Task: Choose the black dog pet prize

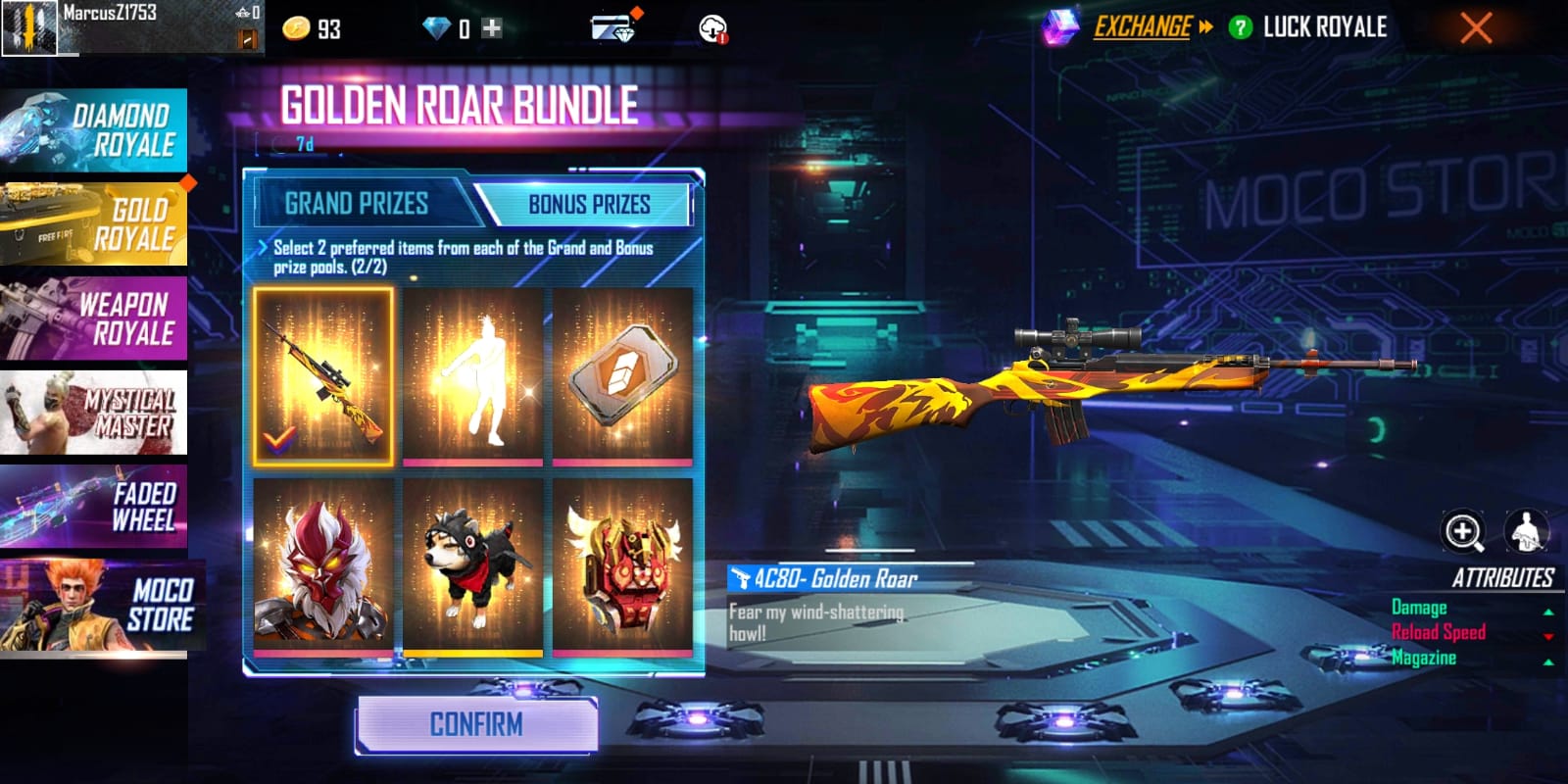Action: click(x=472, y=567)
